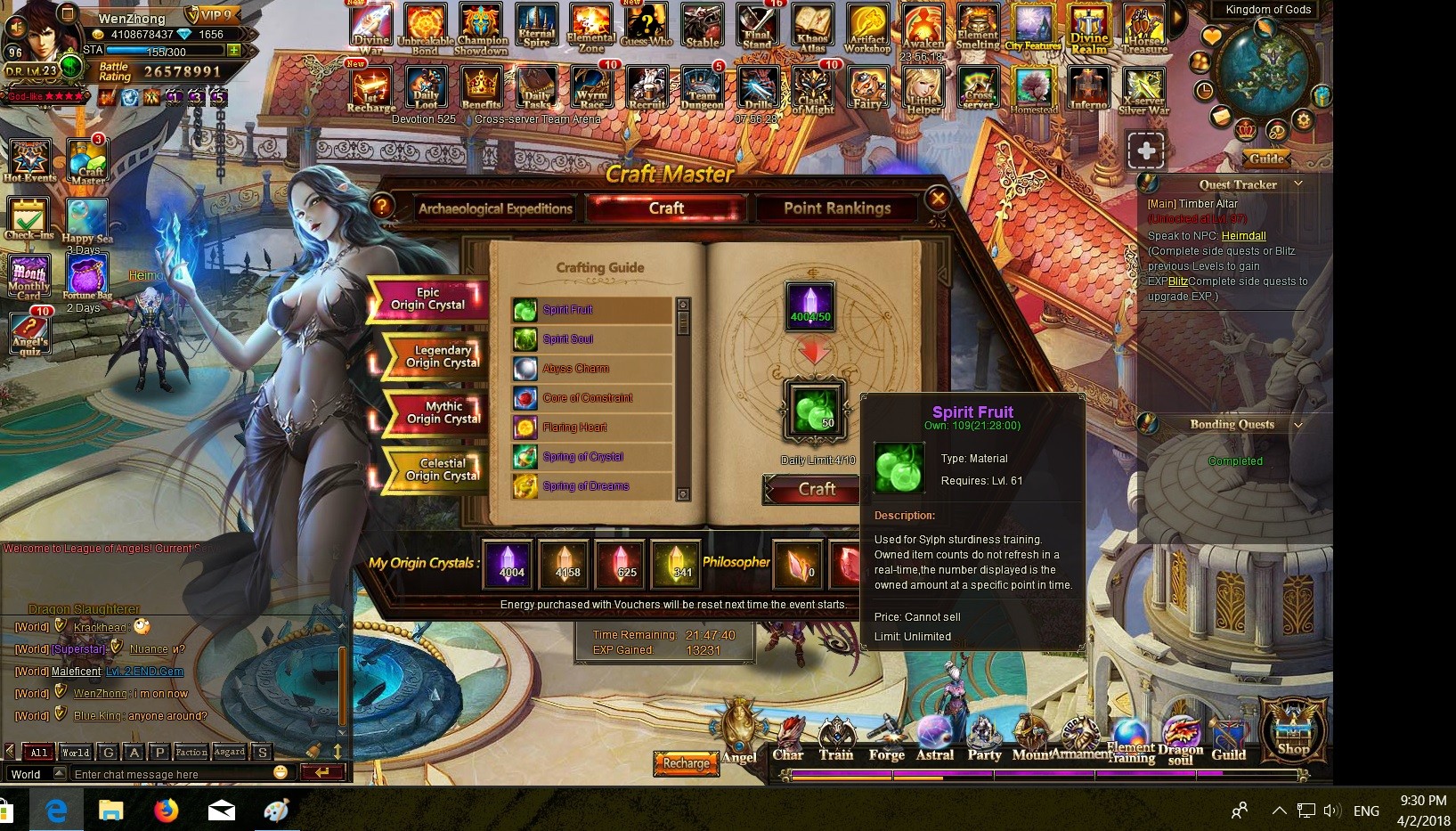
Task: Click the Heimdall NPC quest link
Action: pos(1243,236)
